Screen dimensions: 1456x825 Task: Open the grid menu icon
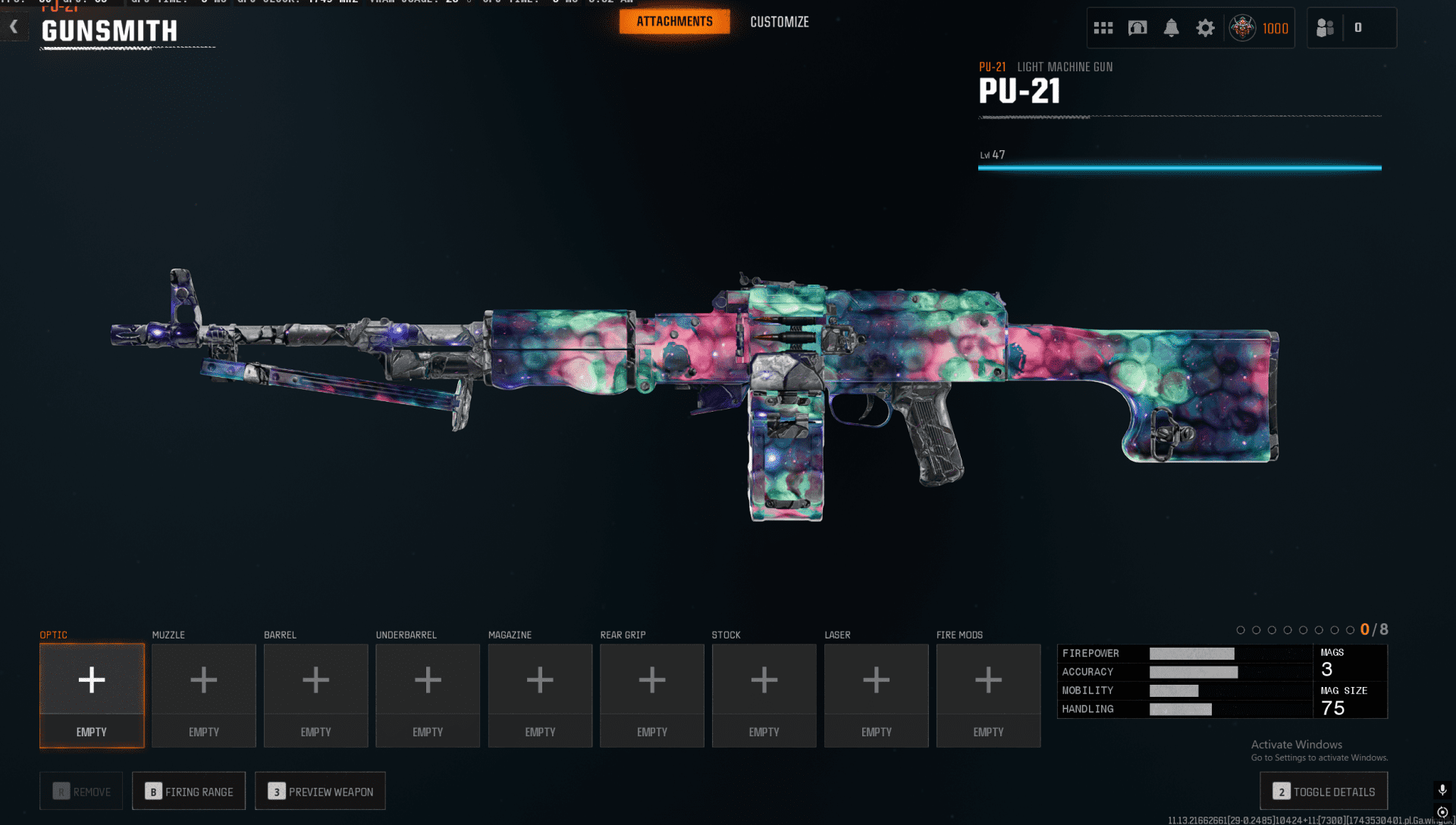1103,28
